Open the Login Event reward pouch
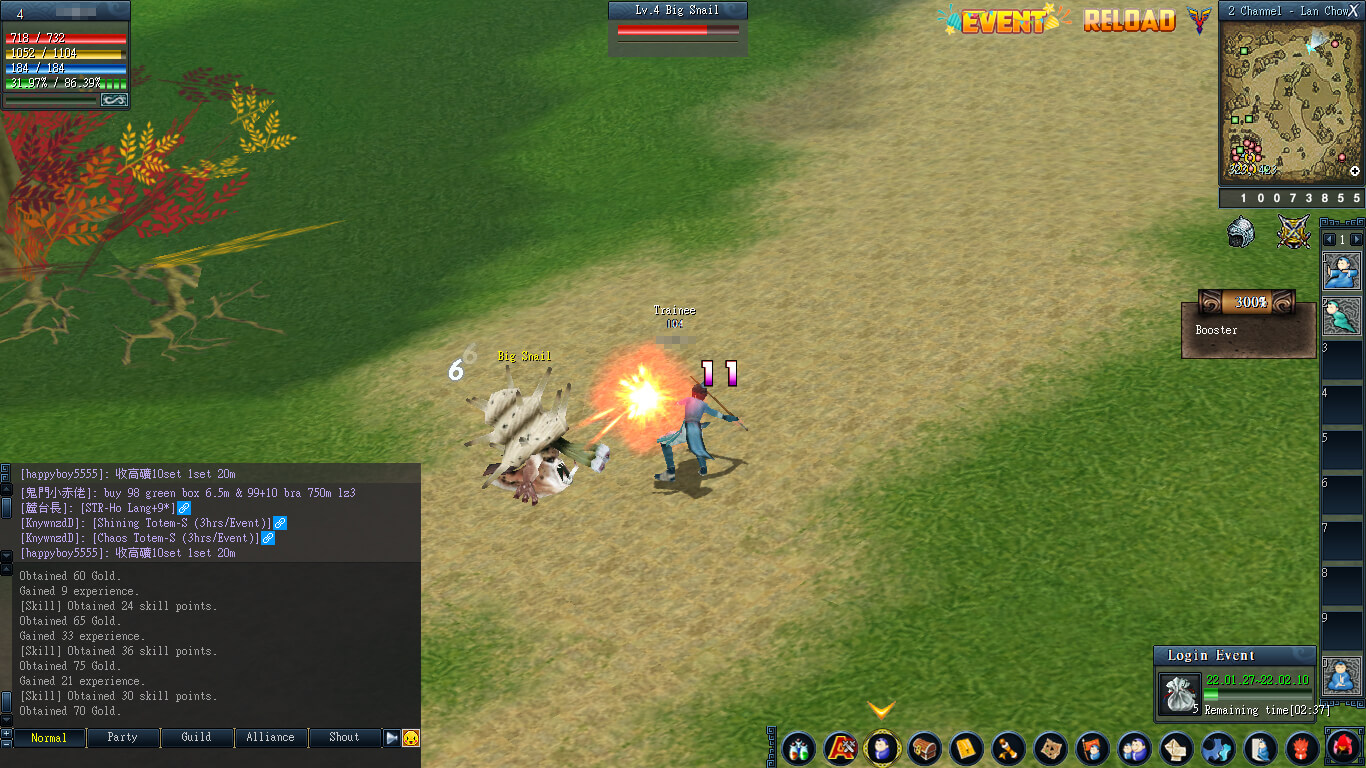The width and height of the screenshot is (1366, 768). pos(1180,692)
